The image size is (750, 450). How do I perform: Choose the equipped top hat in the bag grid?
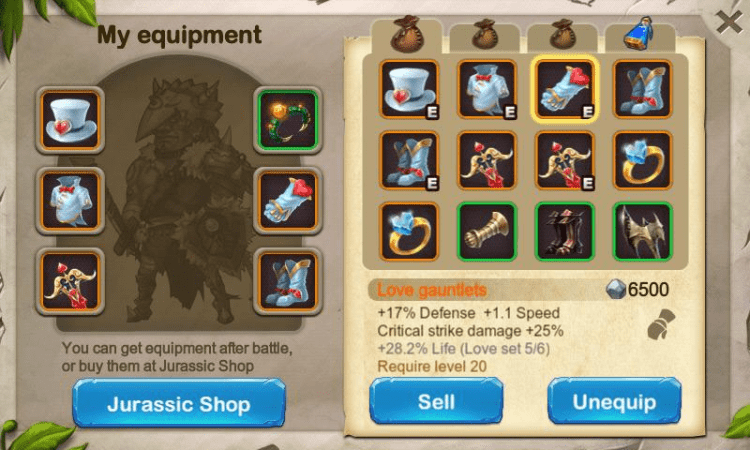point(408,89)
